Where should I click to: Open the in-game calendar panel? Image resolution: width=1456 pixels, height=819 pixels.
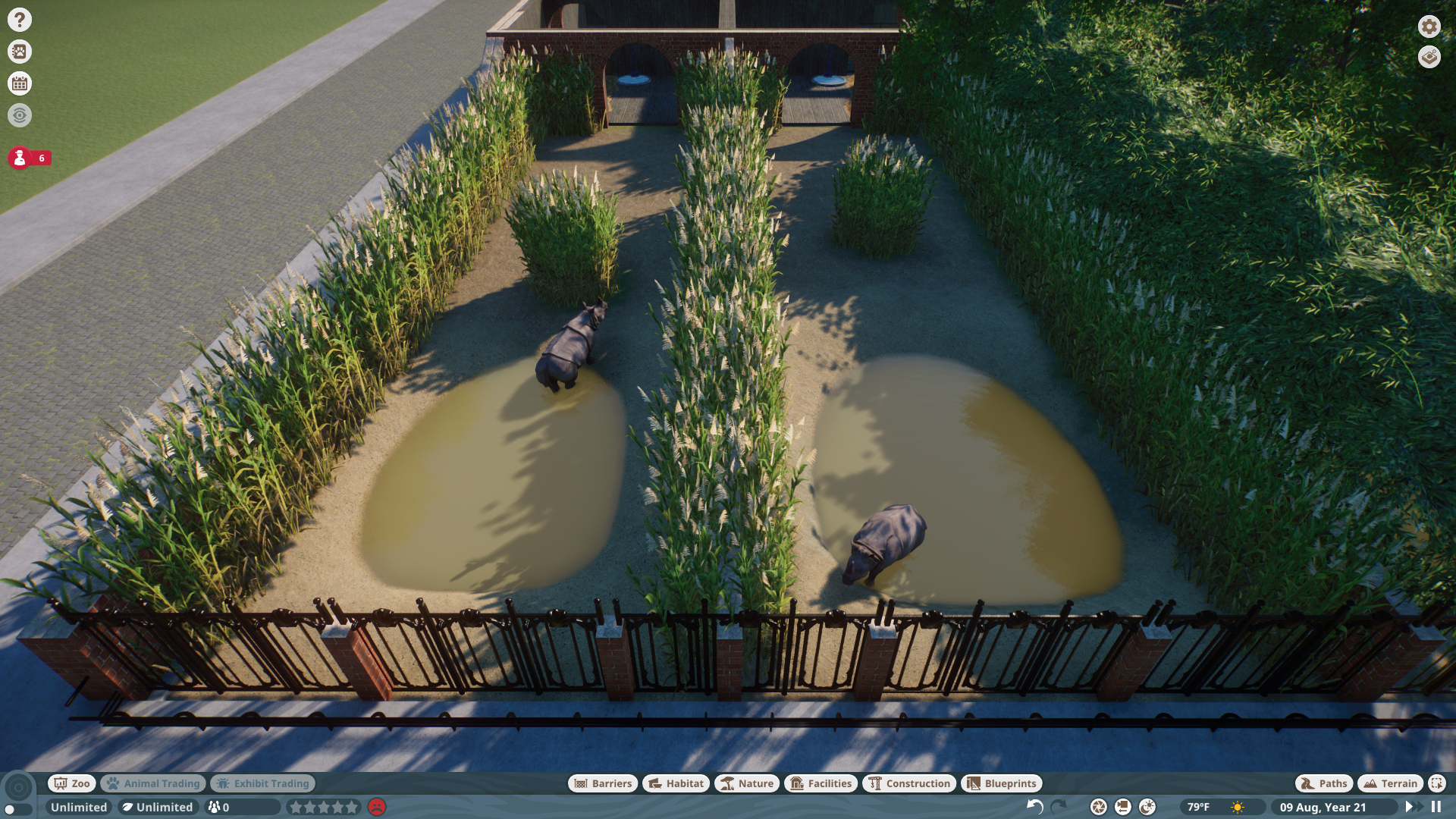coord(20,83)
